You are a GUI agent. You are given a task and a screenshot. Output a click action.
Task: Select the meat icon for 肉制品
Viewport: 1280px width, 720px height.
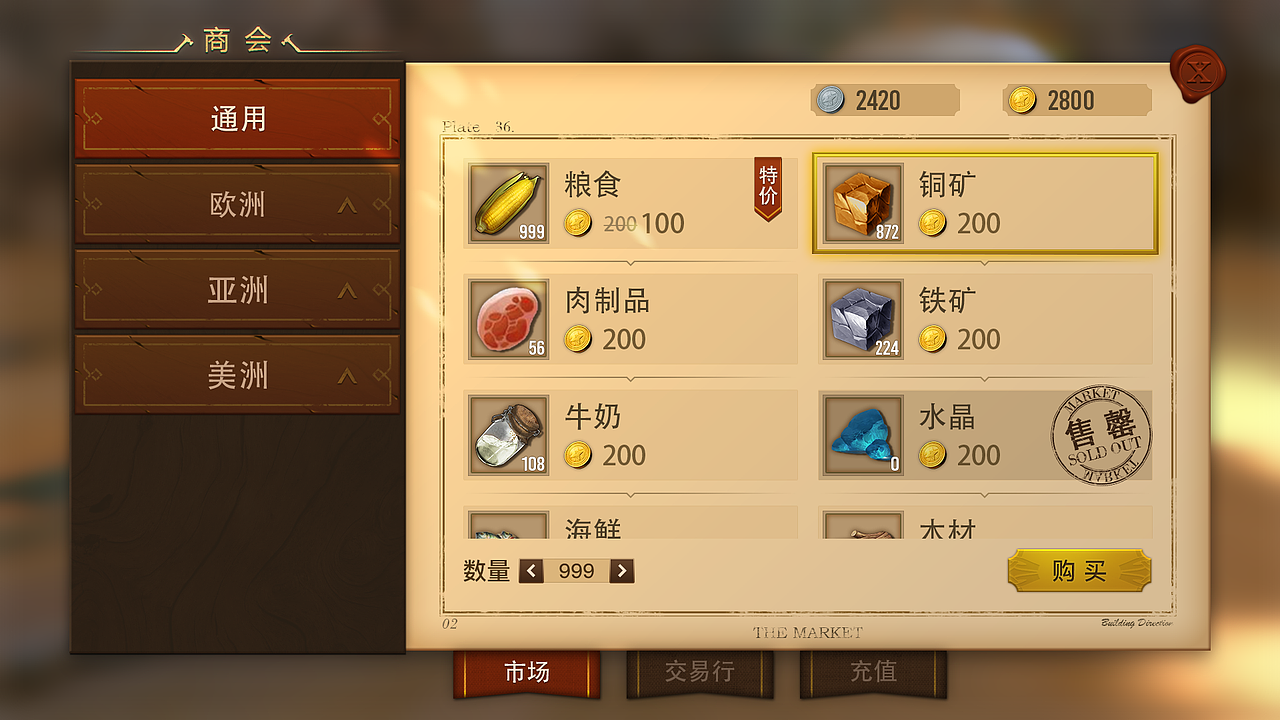[507, 320]
